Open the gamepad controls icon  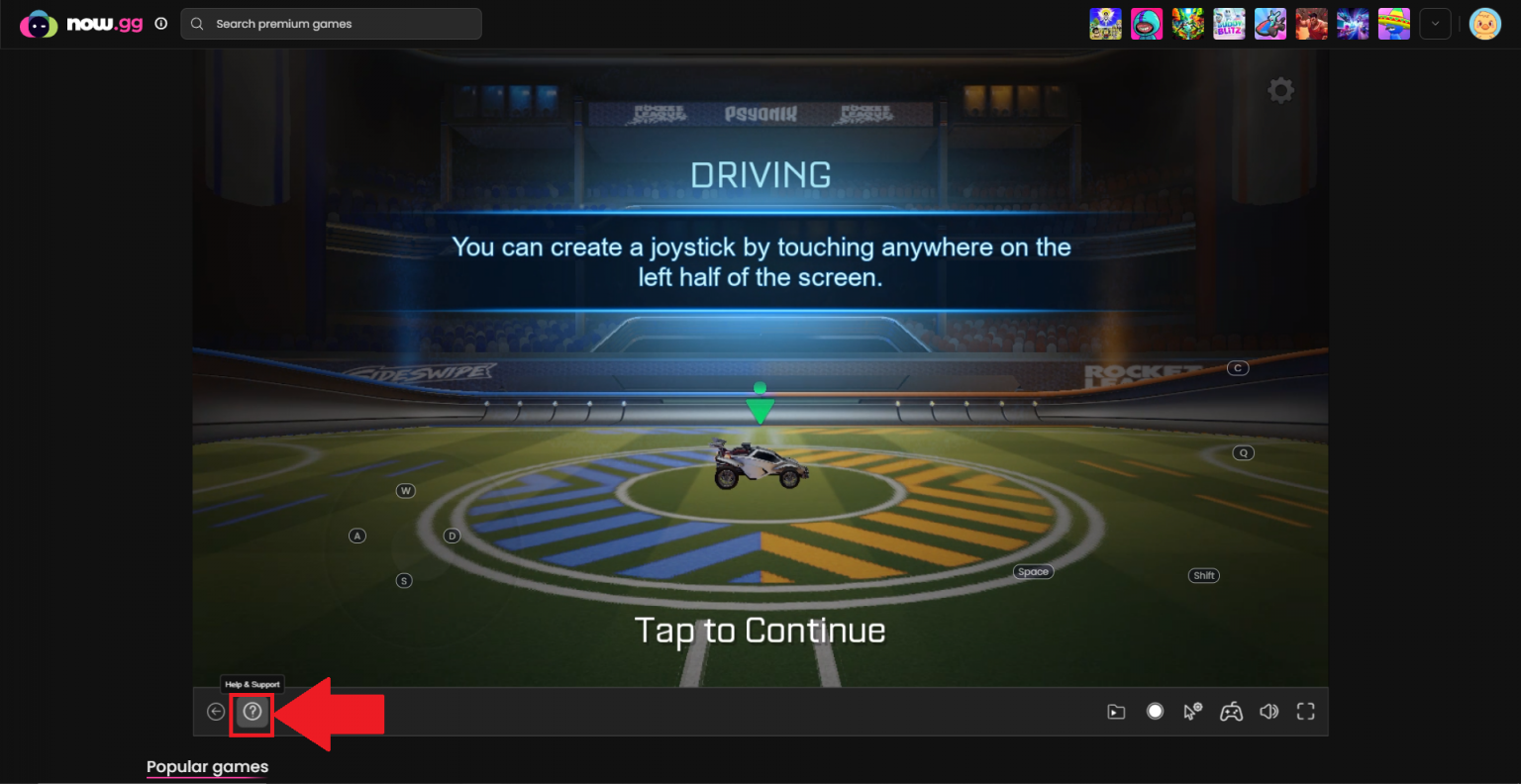(x=1230, y=711)
